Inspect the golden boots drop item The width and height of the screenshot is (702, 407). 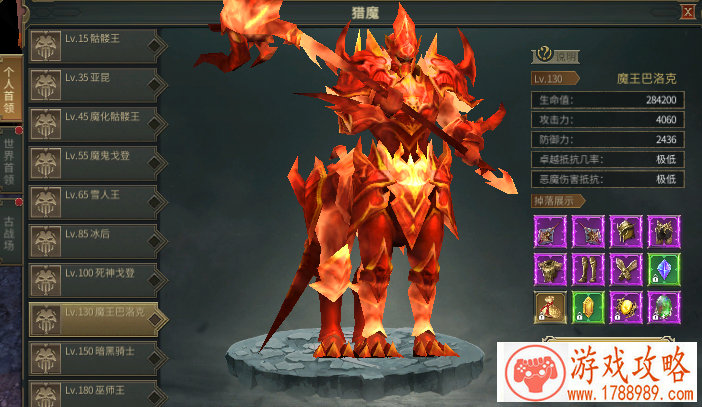(x=586, y=268)
